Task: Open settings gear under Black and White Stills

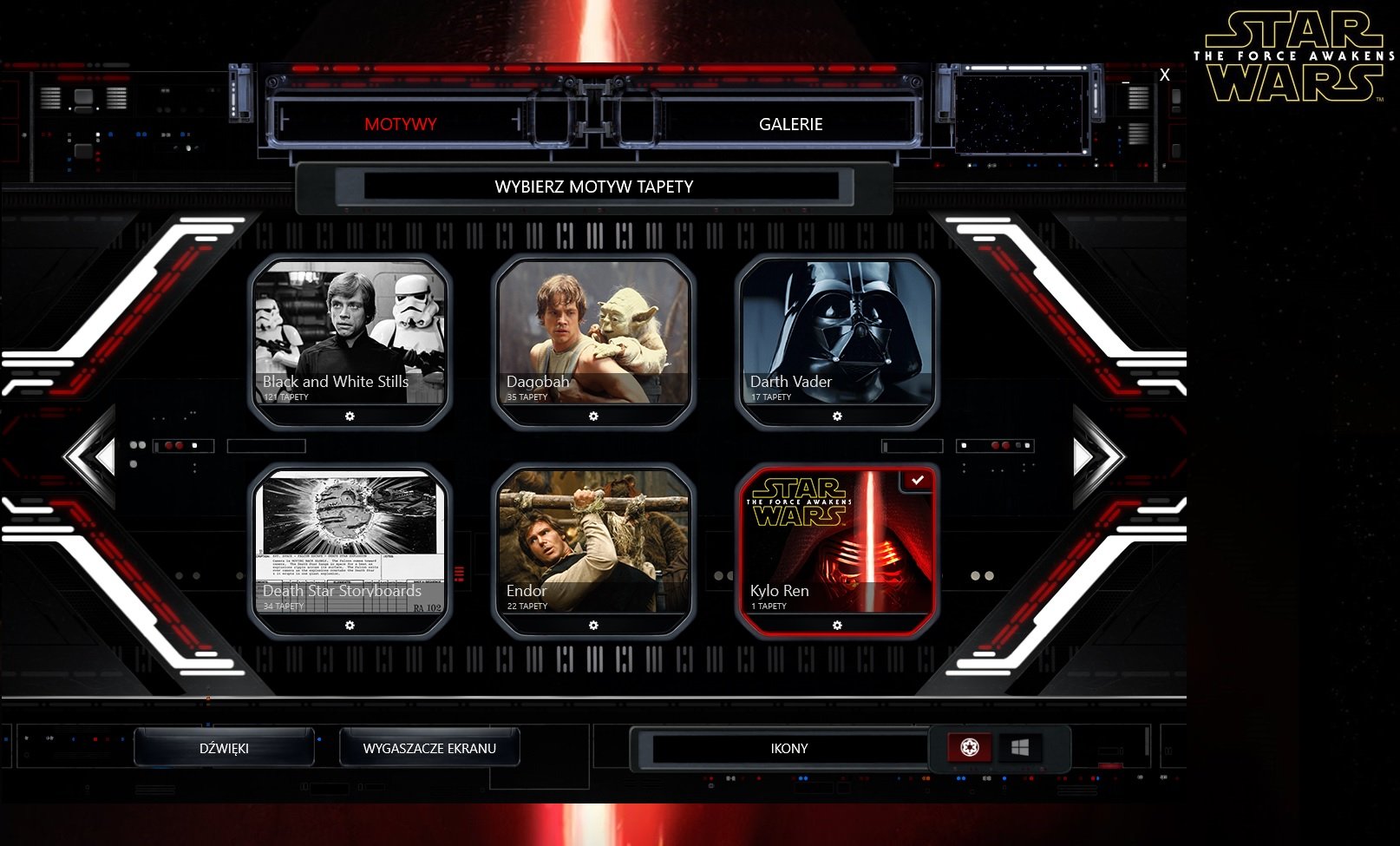Action: 350,416
